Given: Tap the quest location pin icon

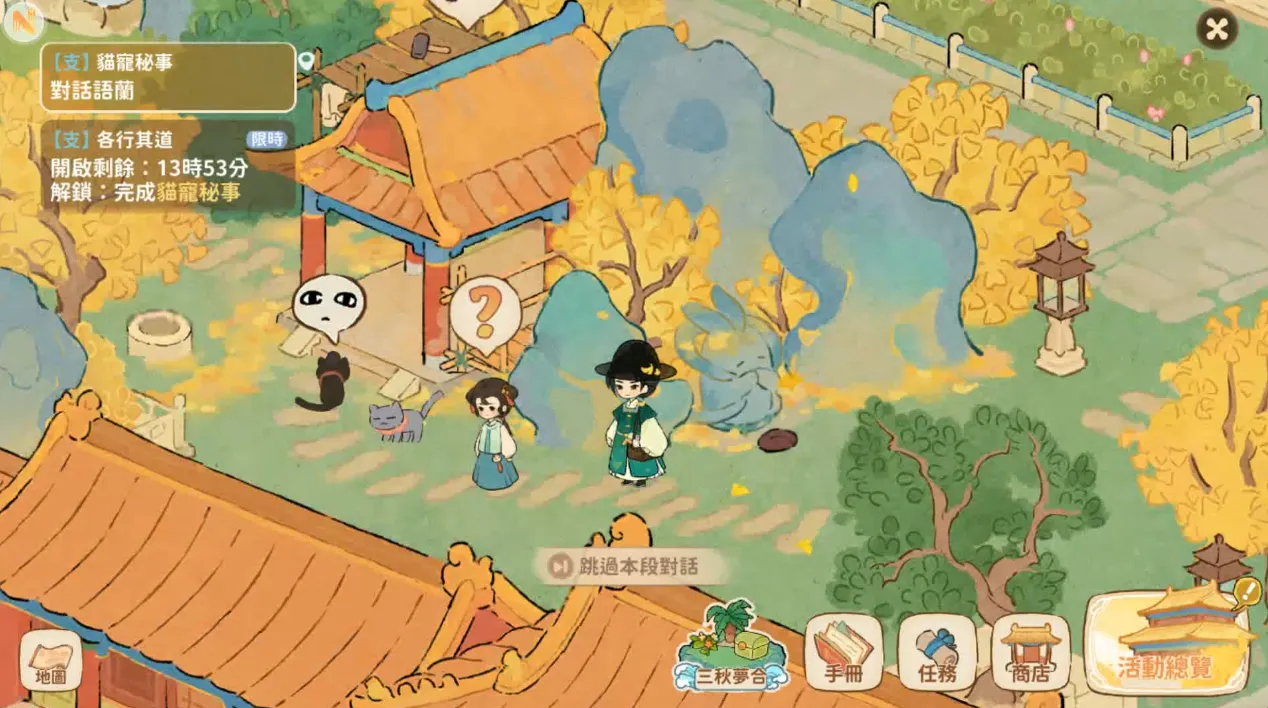Looking at the screenshot, I should (x=307, y=62).
